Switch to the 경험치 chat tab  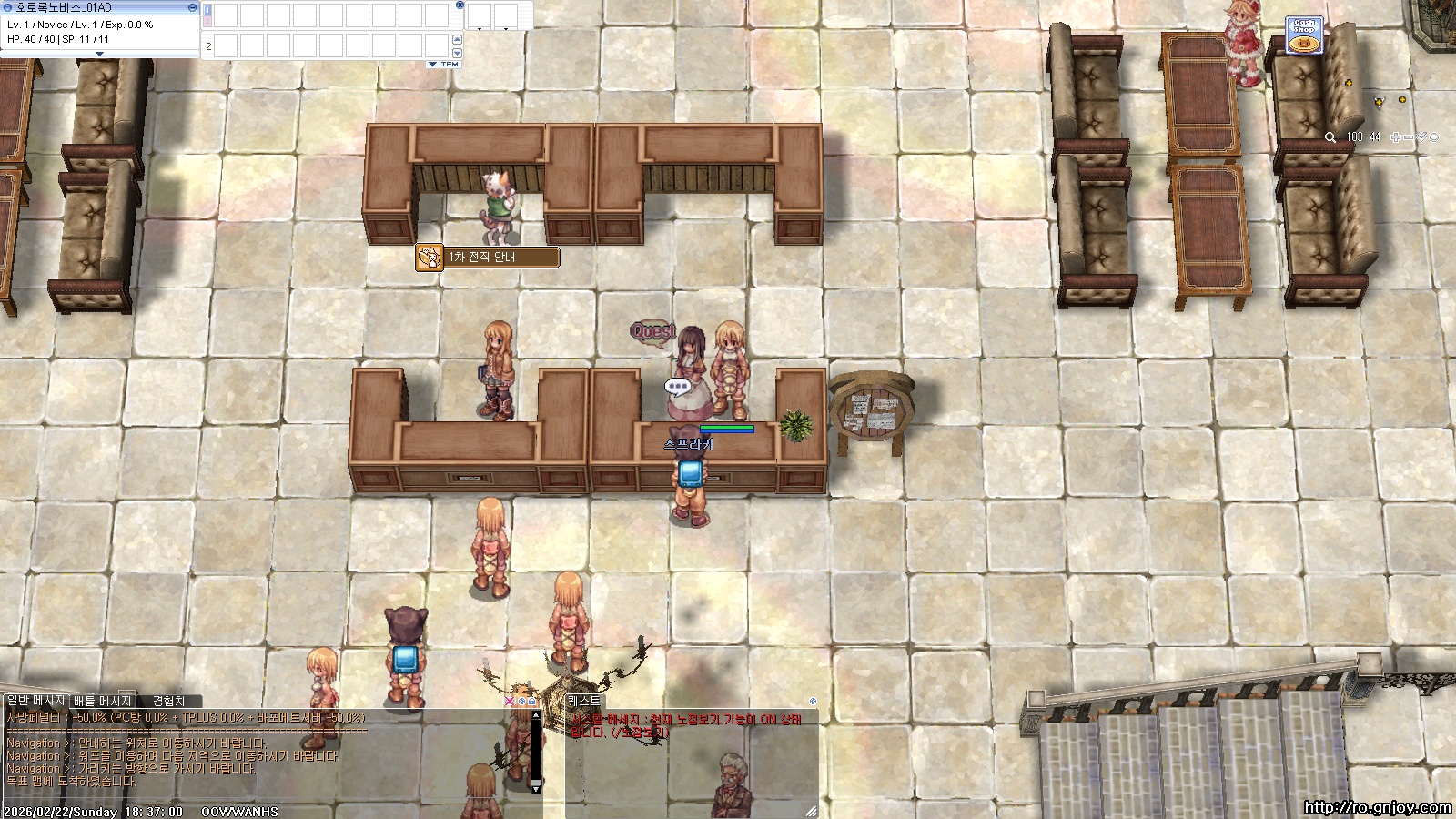pos(168,701)
